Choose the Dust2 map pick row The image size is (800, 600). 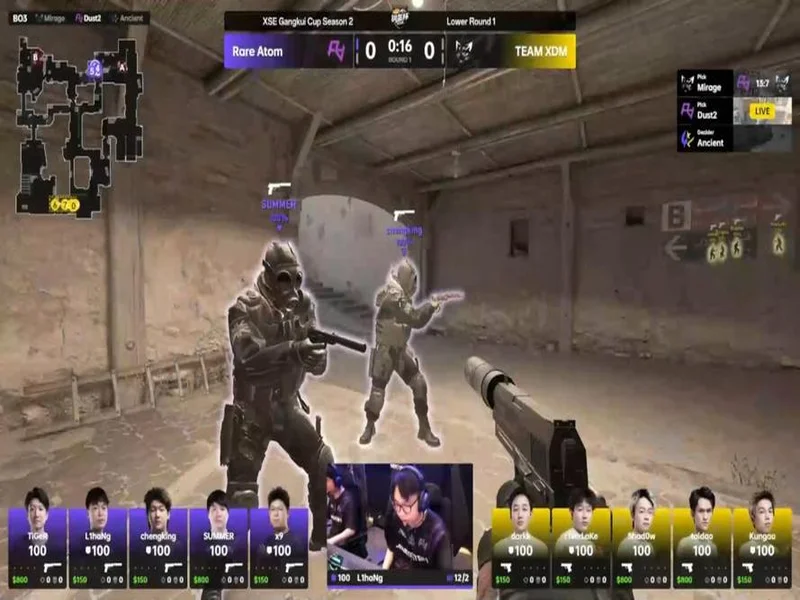(705, 110)
